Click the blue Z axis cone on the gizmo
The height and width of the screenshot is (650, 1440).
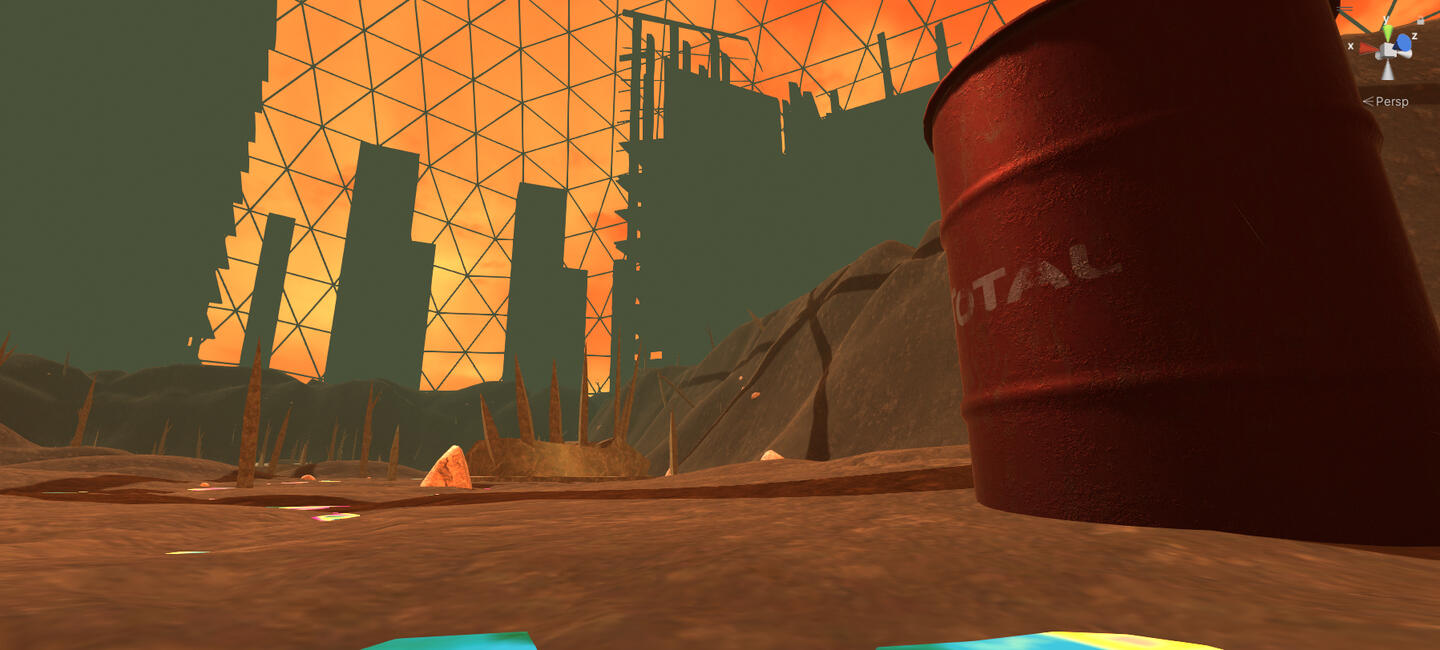(1404, 42)
